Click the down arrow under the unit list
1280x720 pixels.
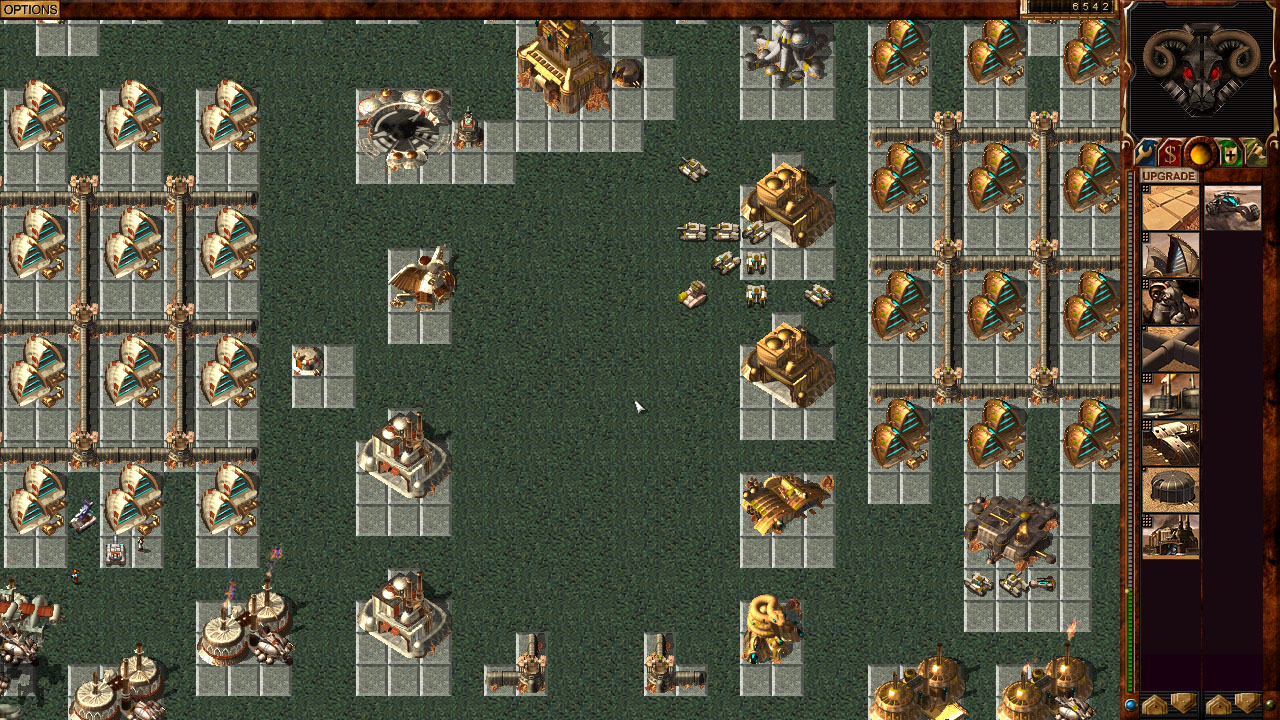tap(1247, 705)
